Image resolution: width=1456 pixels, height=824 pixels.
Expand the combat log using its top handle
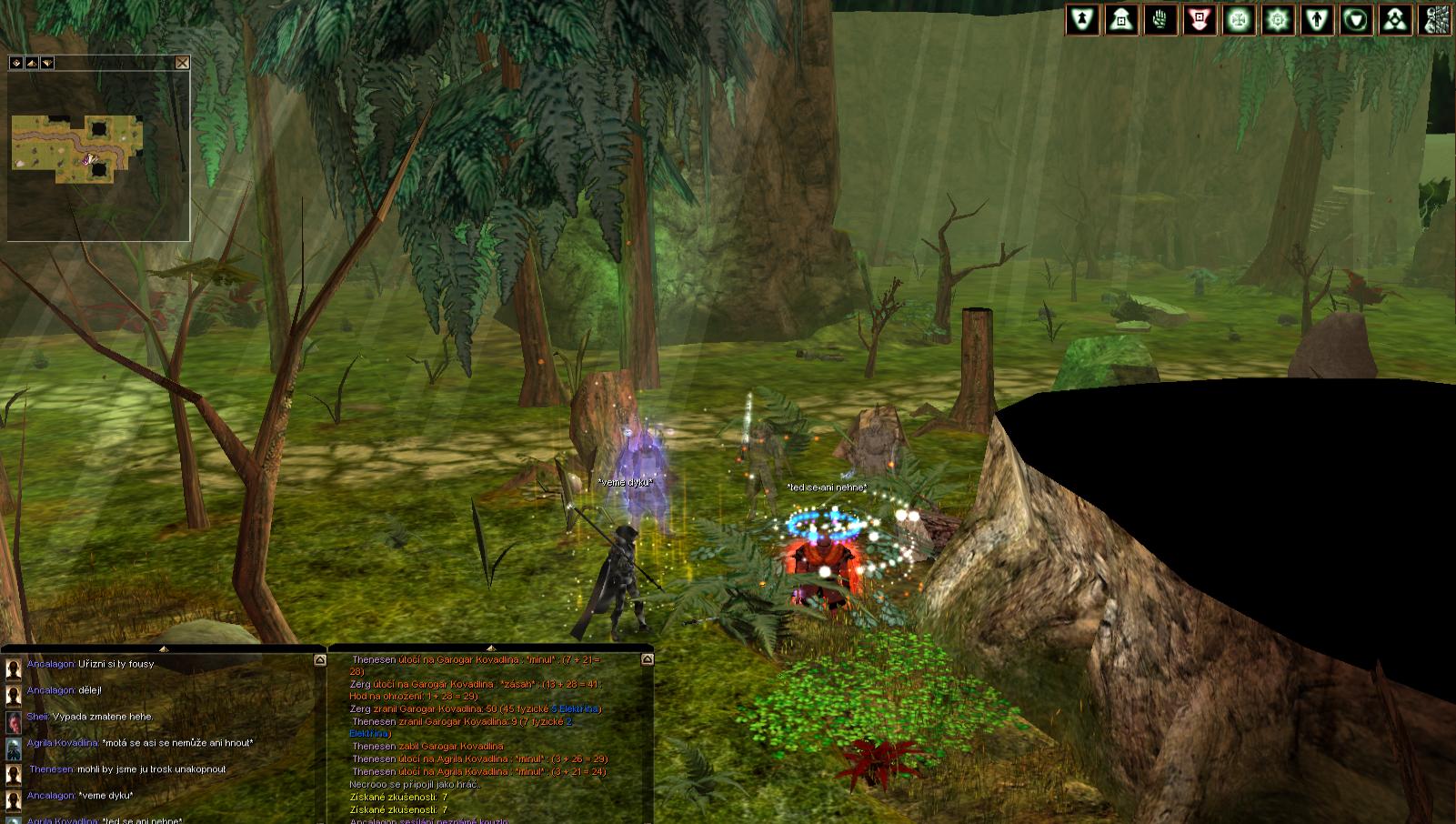(490, 648)
